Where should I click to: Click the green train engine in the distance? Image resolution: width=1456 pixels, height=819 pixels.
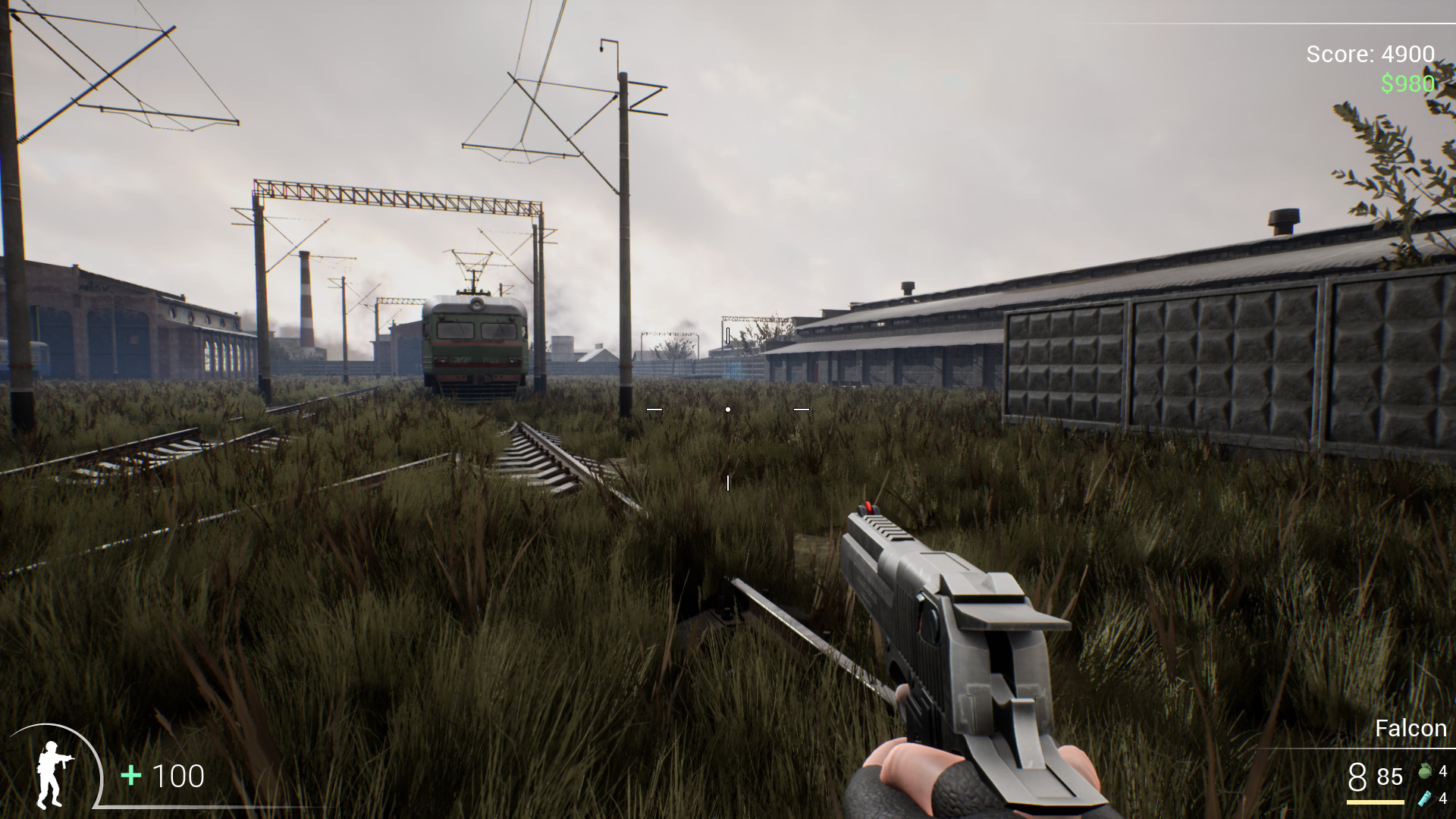coord(474,341)
